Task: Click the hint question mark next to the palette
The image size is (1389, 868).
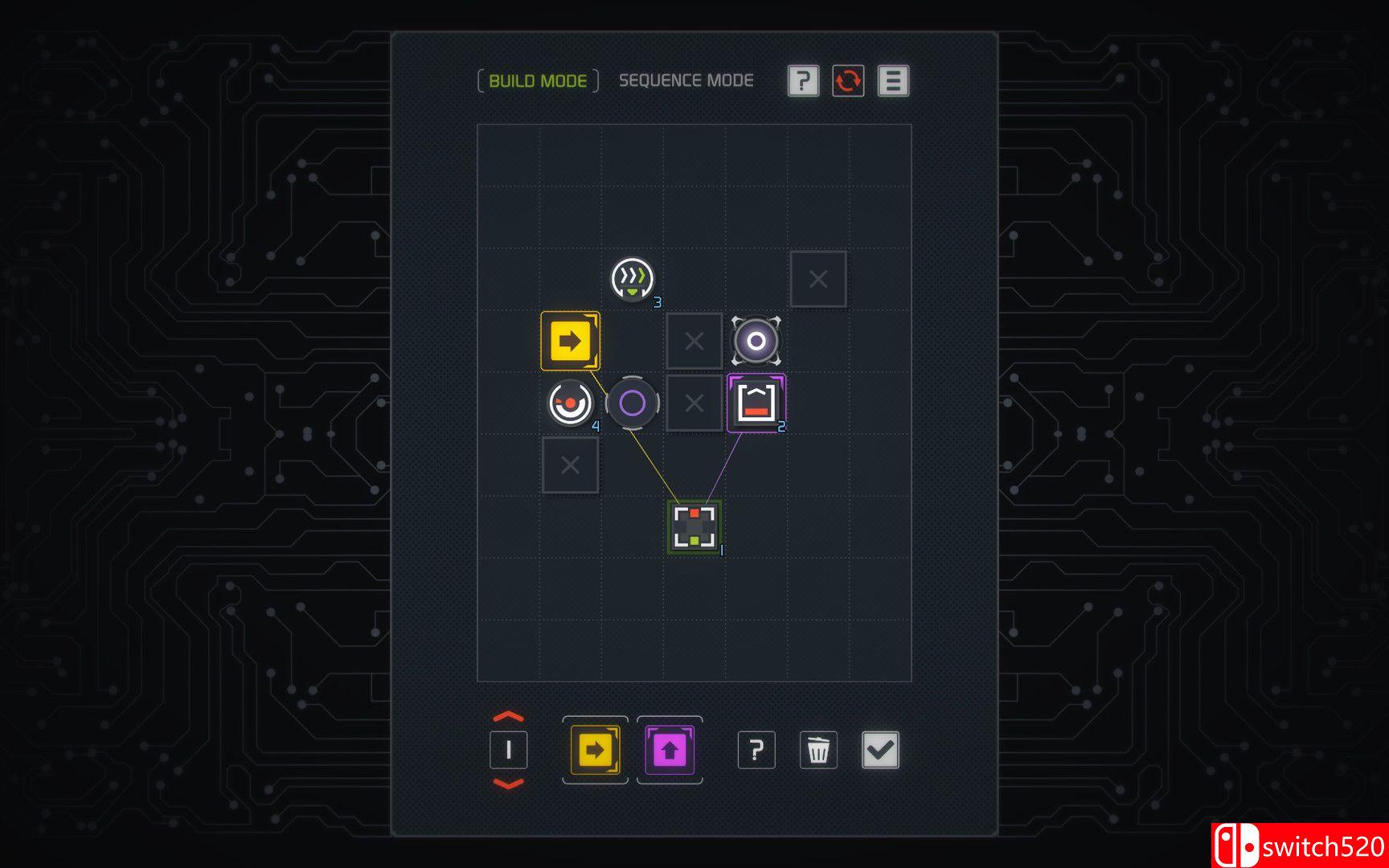Action: (x=756, y=749)
